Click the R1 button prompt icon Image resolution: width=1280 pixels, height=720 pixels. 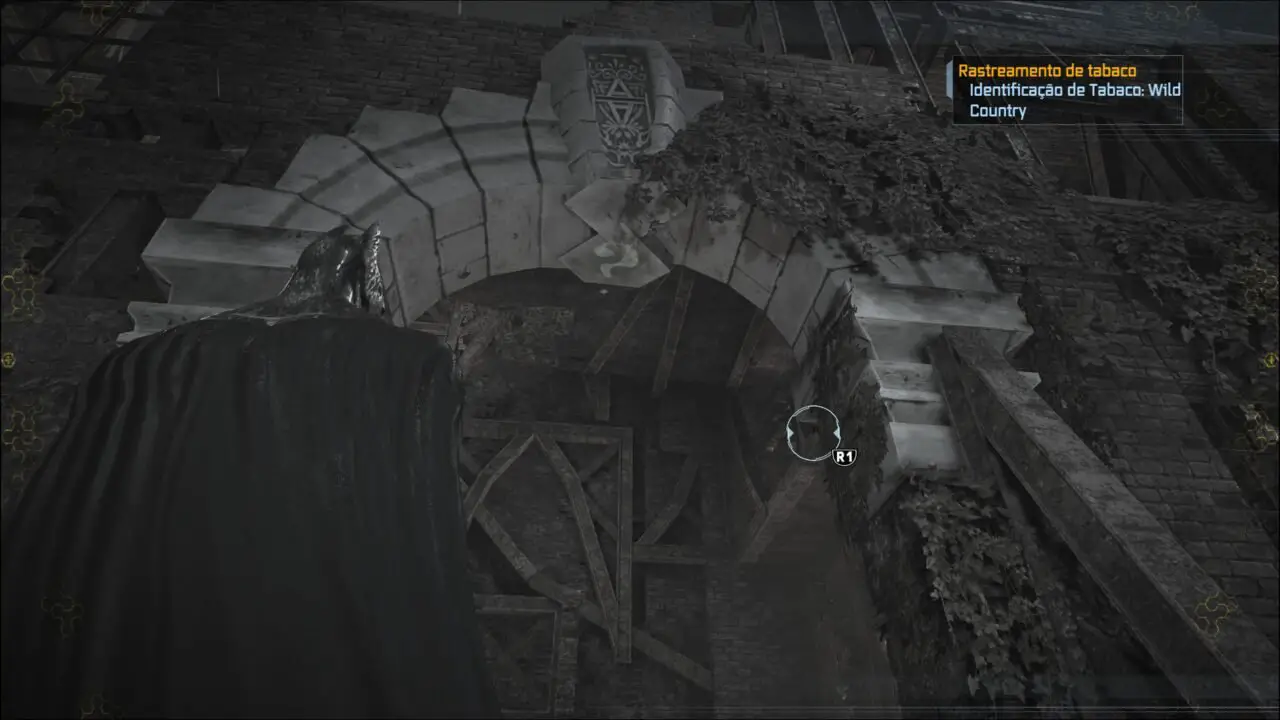(843, 456)
